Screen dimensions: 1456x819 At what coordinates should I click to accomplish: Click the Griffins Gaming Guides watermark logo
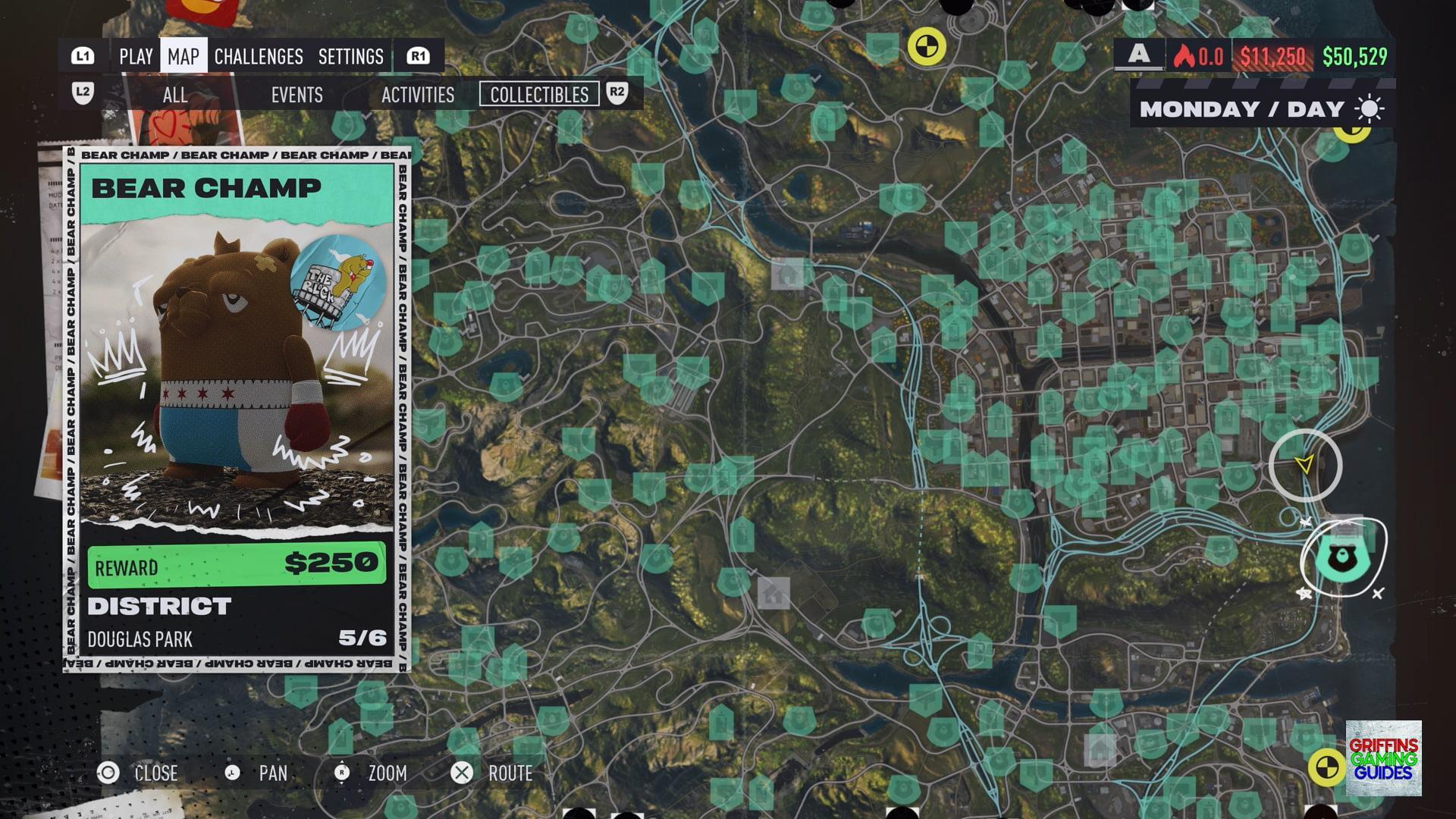pyautogui.click(x=1383, y=758)
